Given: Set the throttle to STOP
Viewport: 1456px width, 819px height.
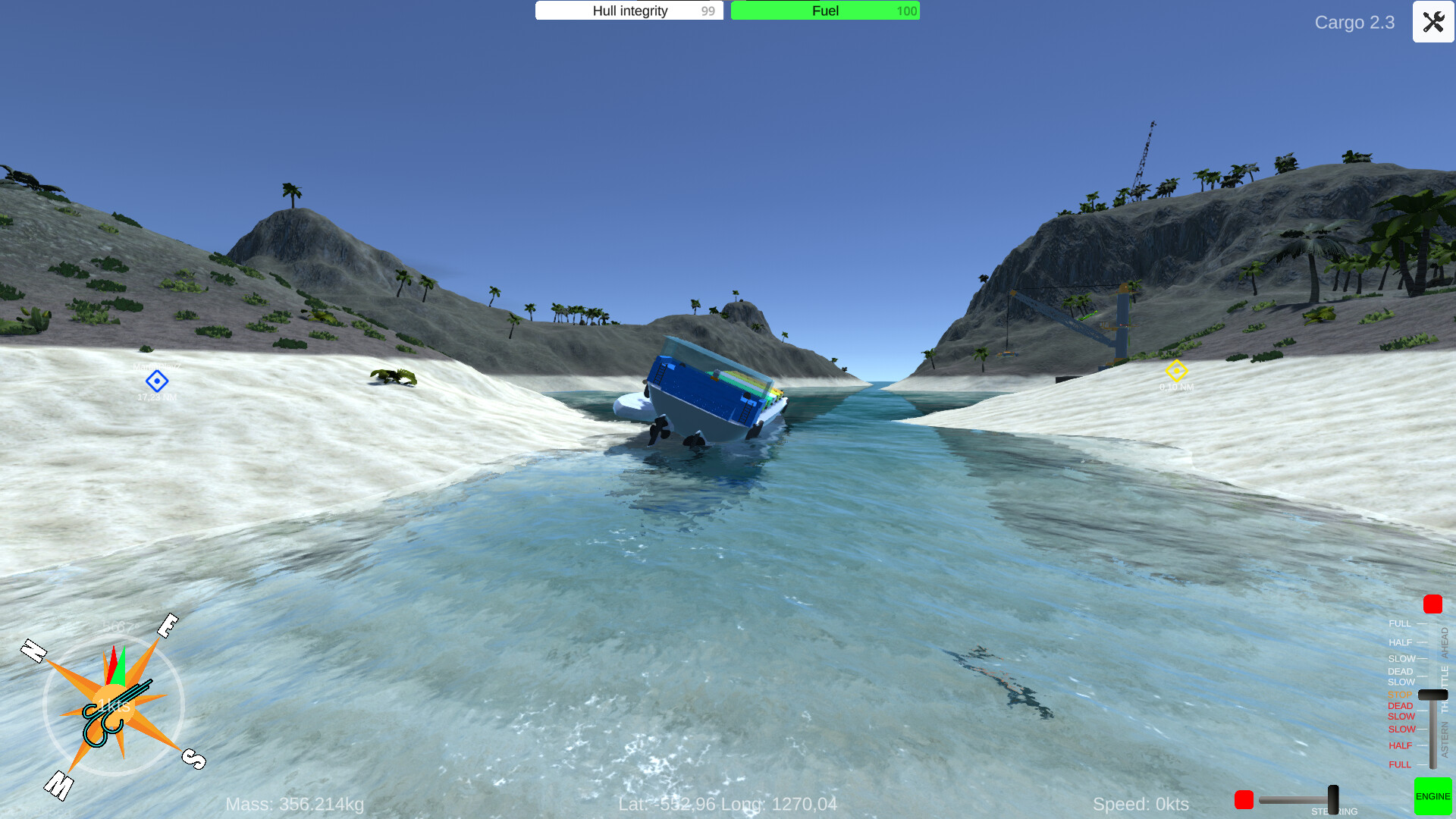Looking at the screenshot, I should pos(1400,694).
